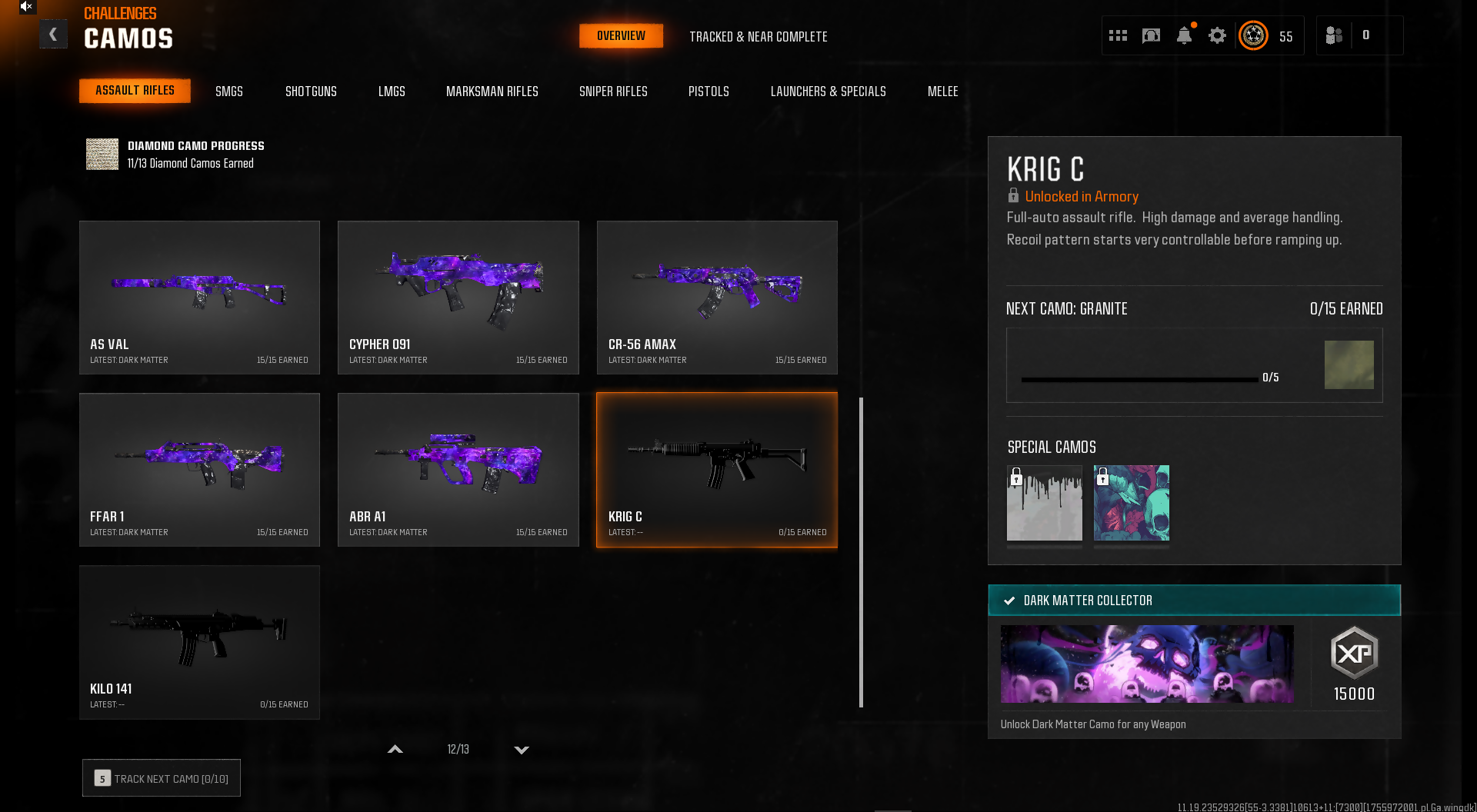Select the locked skull special camo
Viewport: 1477px width, 812px height.
click(1131, 503)
